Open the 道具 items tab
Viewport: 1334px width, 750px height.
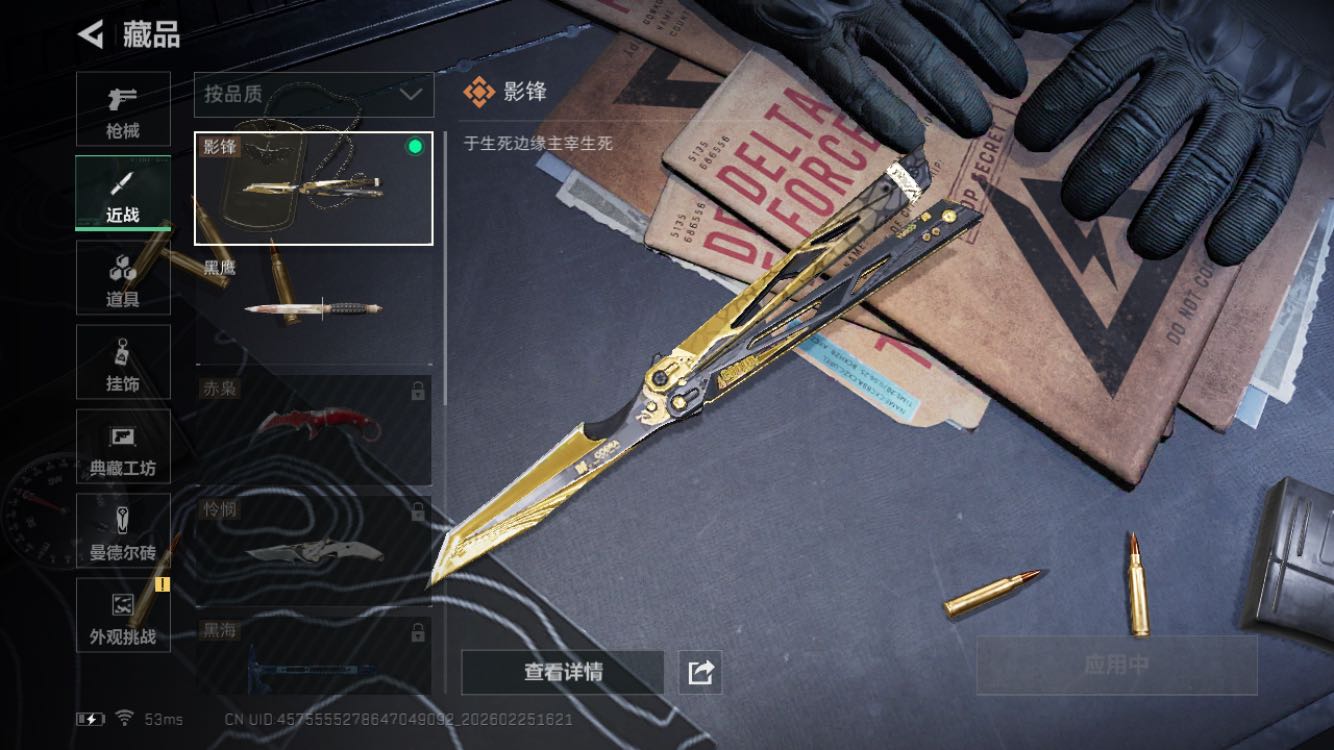123,278
